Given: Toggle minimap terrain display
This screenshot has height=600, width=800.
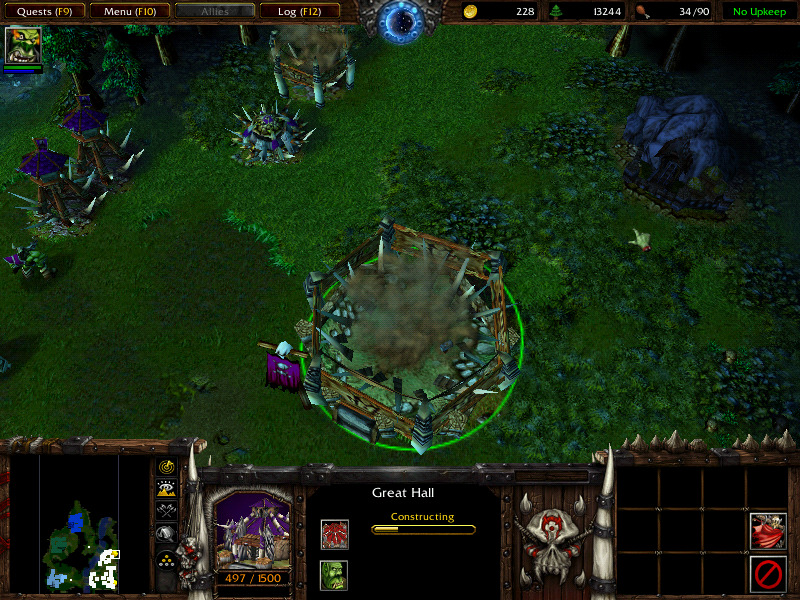Looking at the screenshot, I should pos(166,488).
